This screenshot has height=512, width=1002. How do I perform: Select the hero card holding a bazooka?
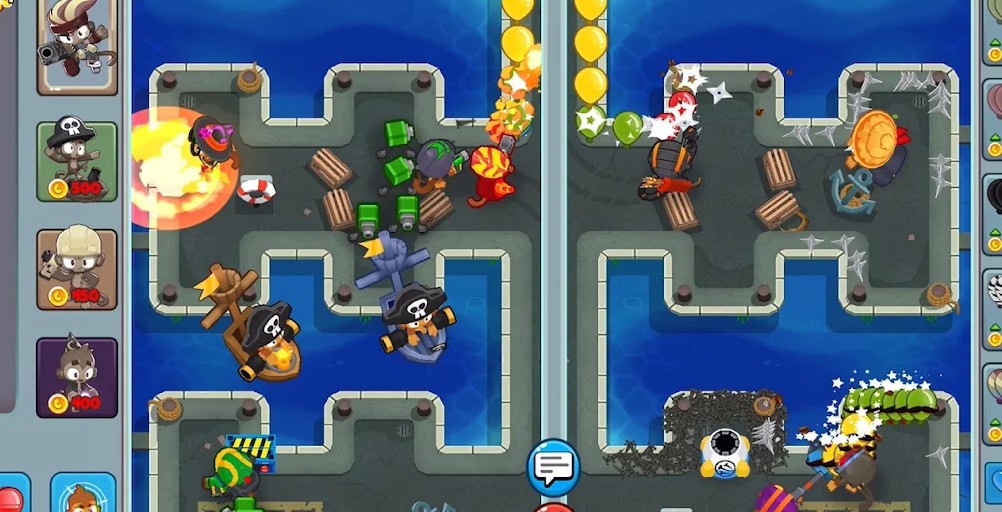pyautogui.click(x=77, y=45)
